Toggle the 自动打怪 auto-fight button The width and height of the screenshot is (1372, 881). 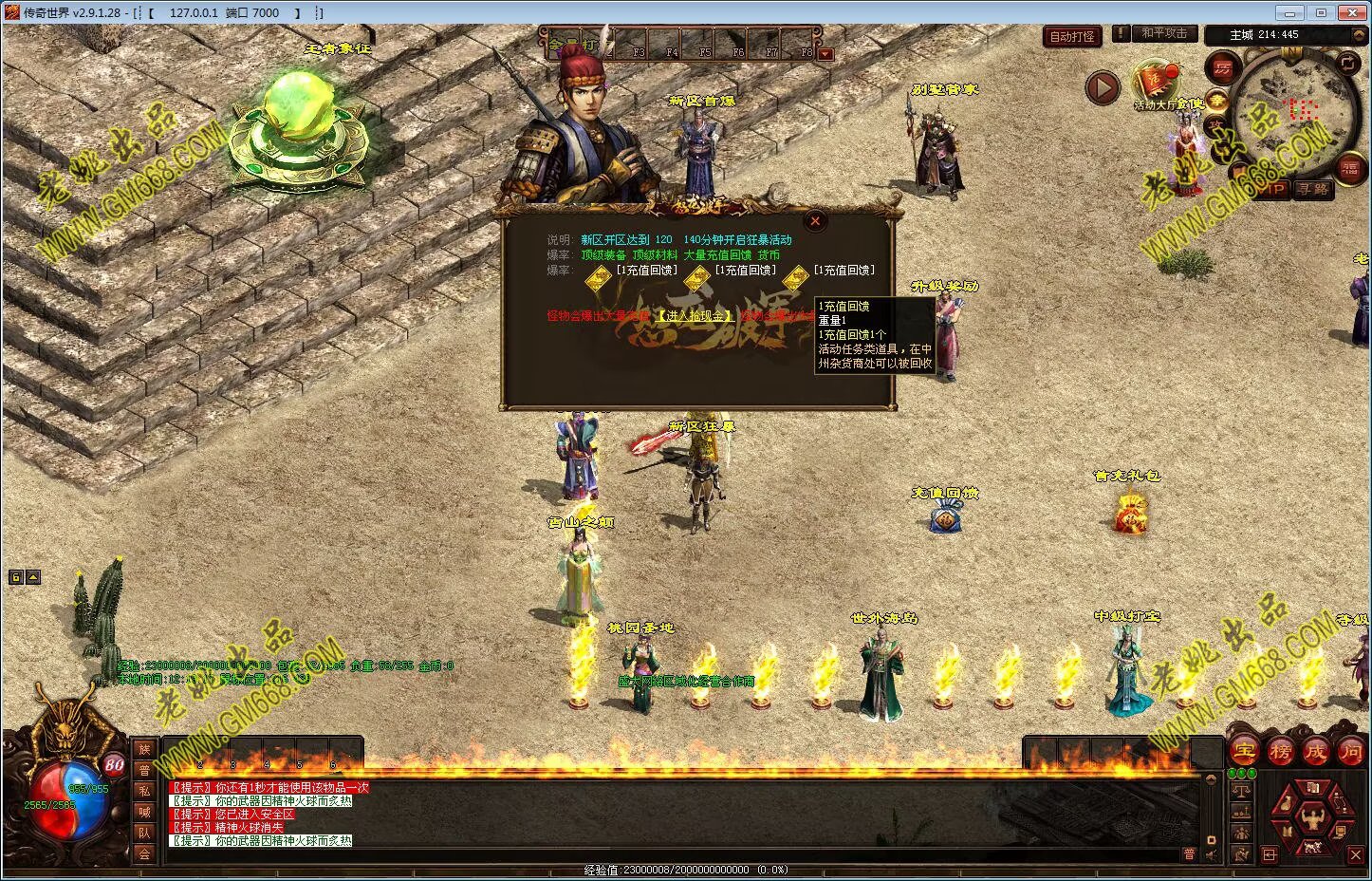point(1072,36)
